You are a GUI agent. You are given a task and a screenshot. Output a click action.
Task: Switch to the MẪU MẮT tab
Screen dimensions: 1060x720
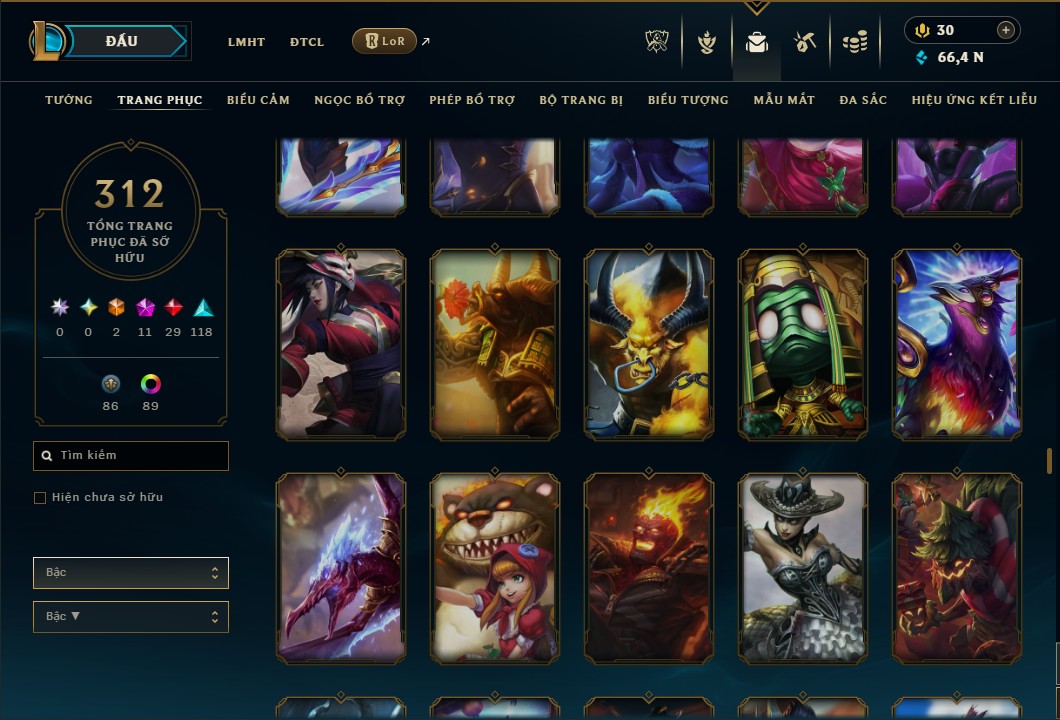[784, 100]
